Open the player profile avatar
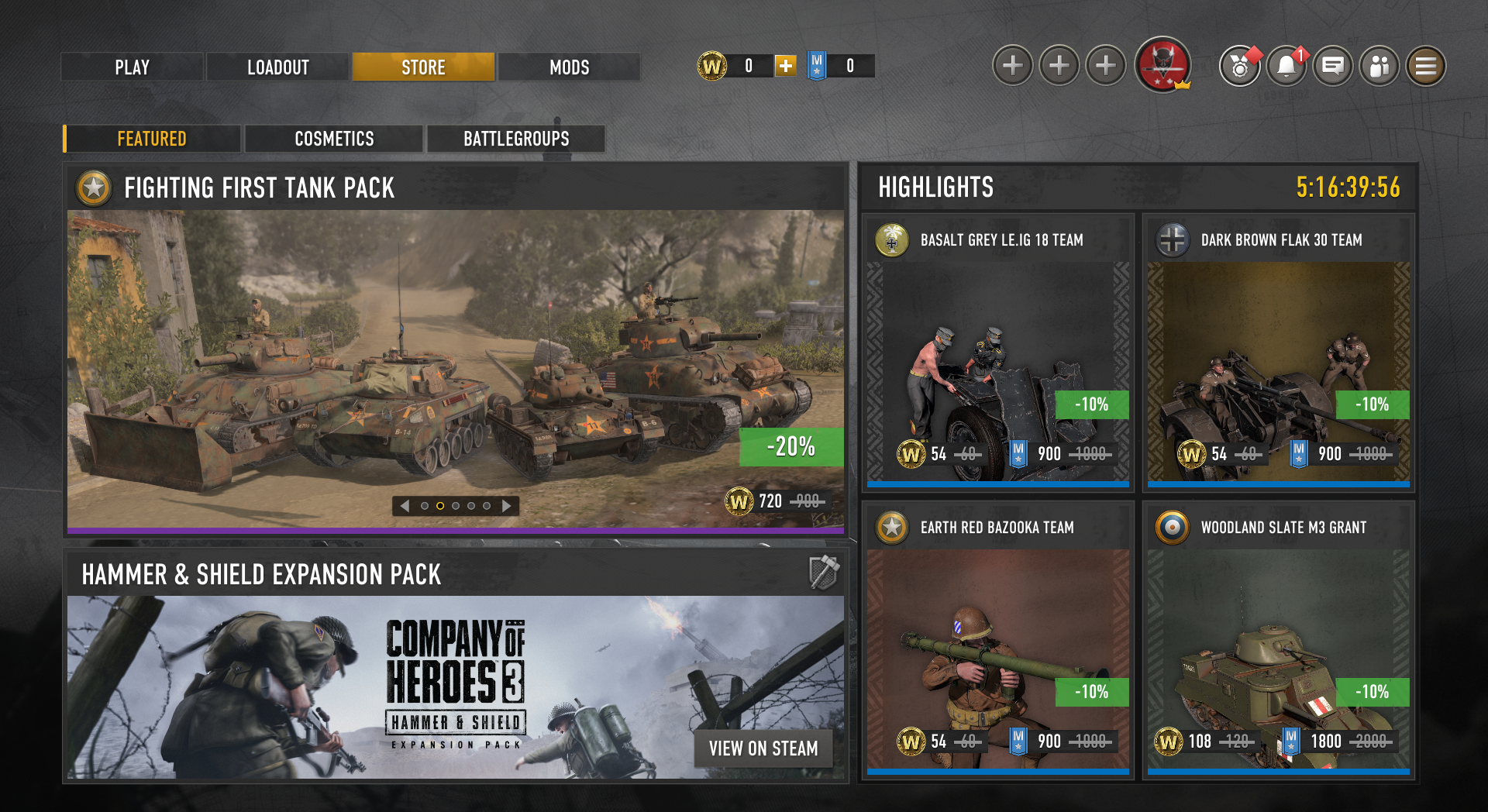This screenshot has height=812, width=1488. 1162,65
